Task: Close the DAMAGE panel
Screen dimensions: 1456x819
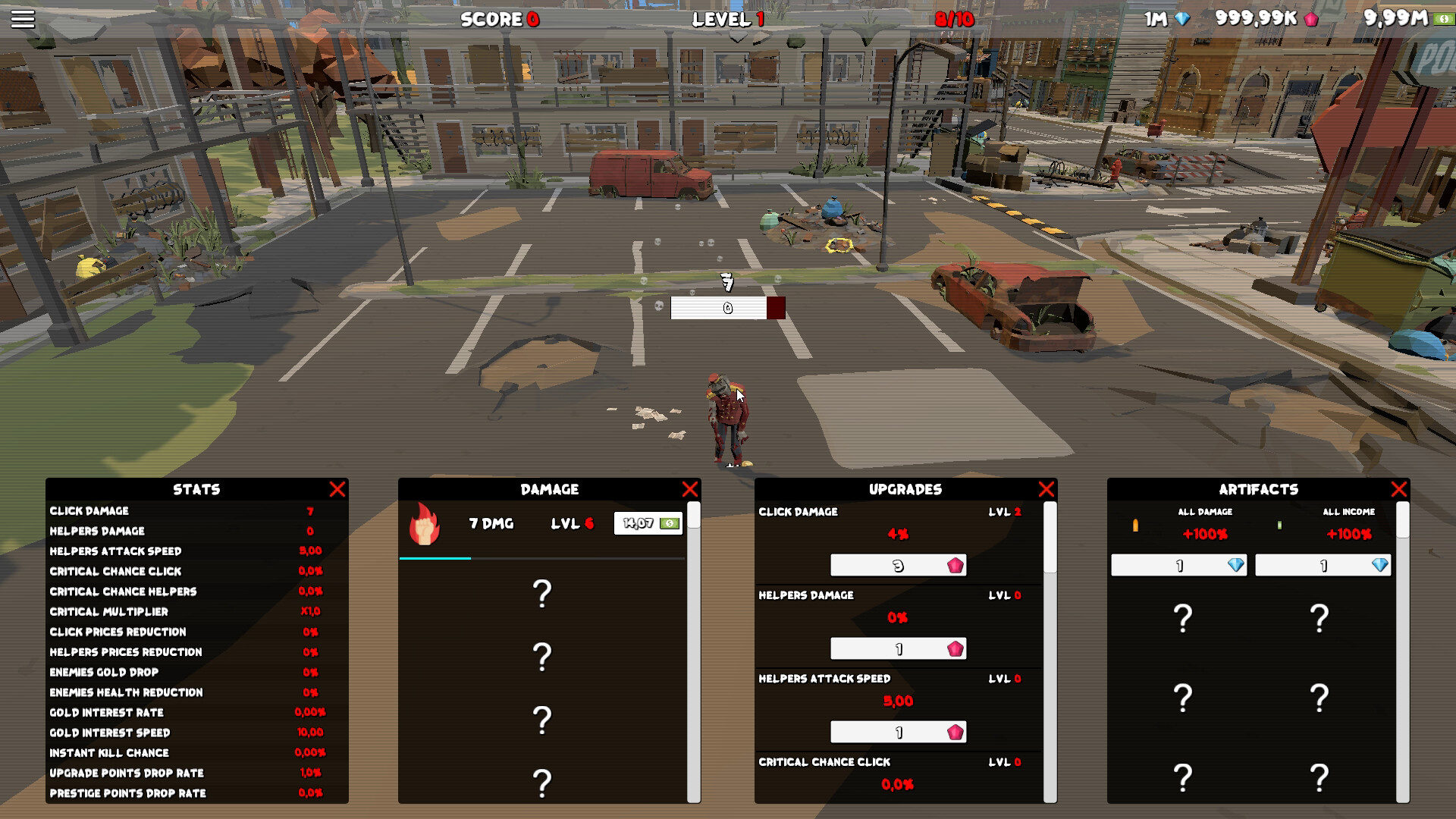Action: click(691, 489)
